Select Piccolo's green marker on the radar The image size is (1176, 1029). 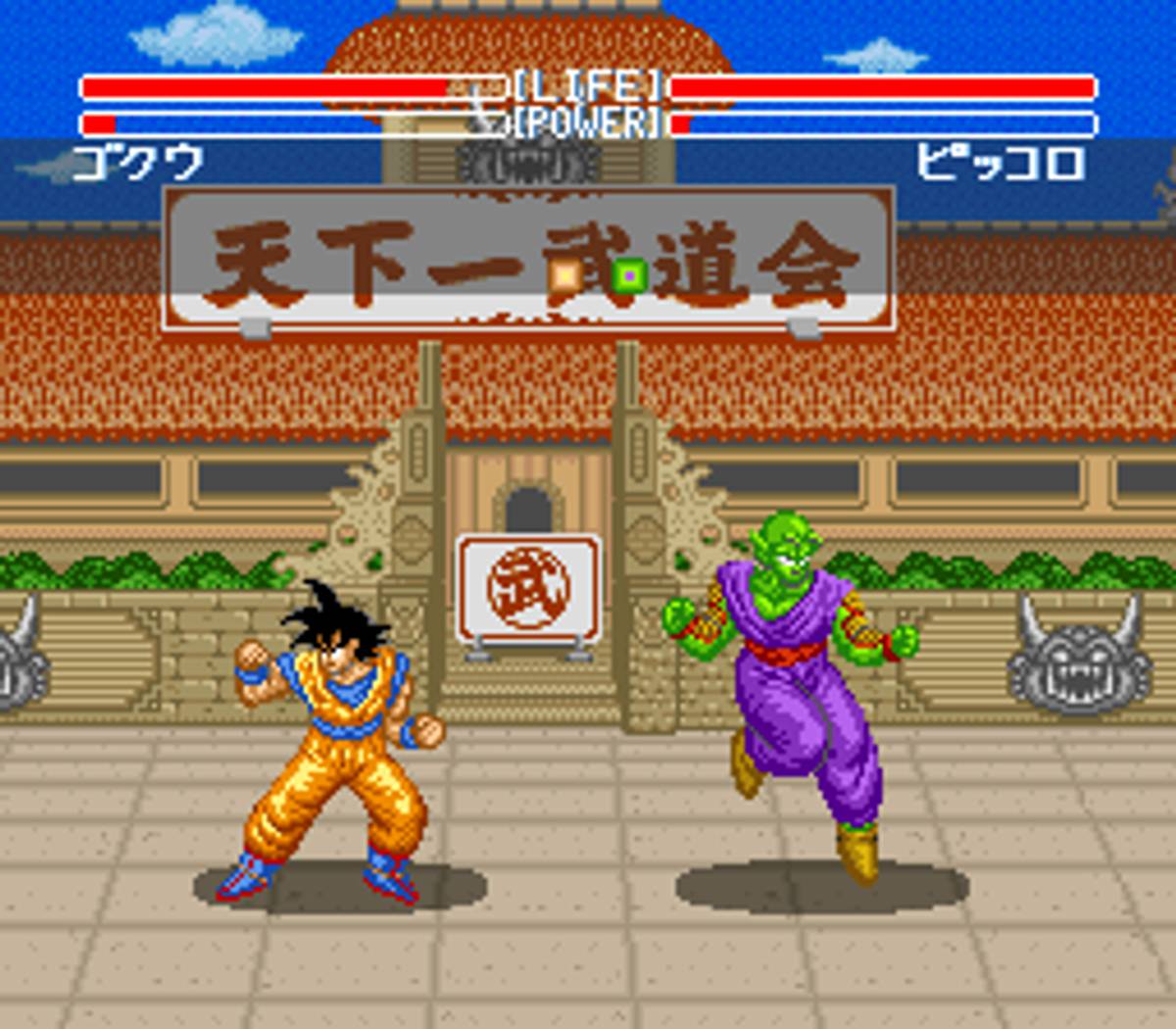tap(628, 275)
